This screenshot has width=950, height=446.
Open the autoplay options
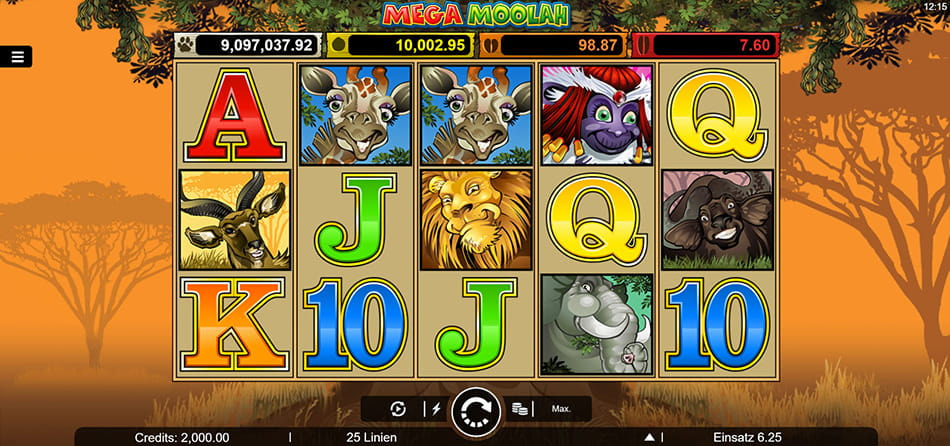tap(398, 409)
